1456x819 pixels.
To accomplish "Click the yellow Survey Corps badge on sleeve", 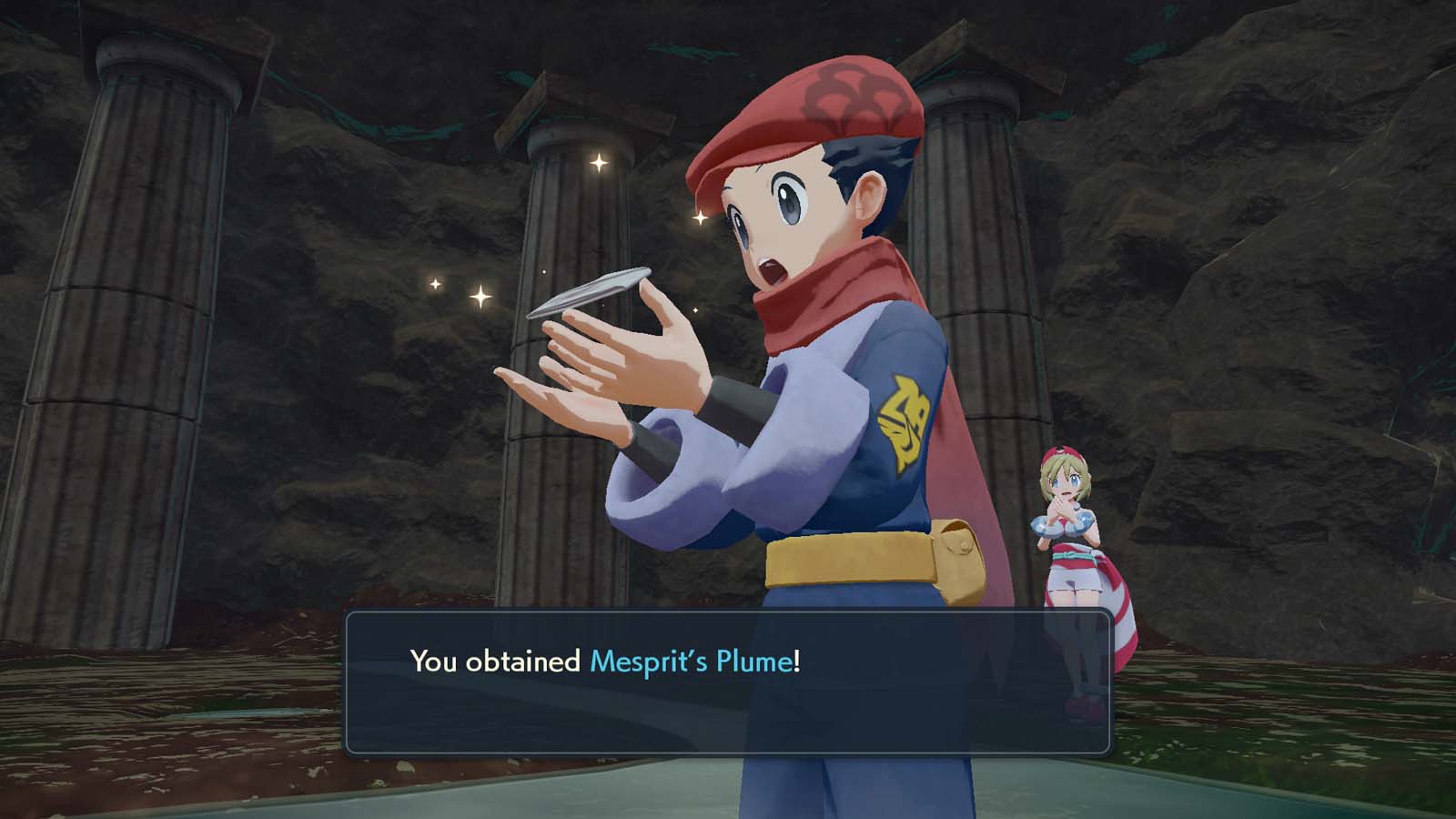I will coord(905,414).
